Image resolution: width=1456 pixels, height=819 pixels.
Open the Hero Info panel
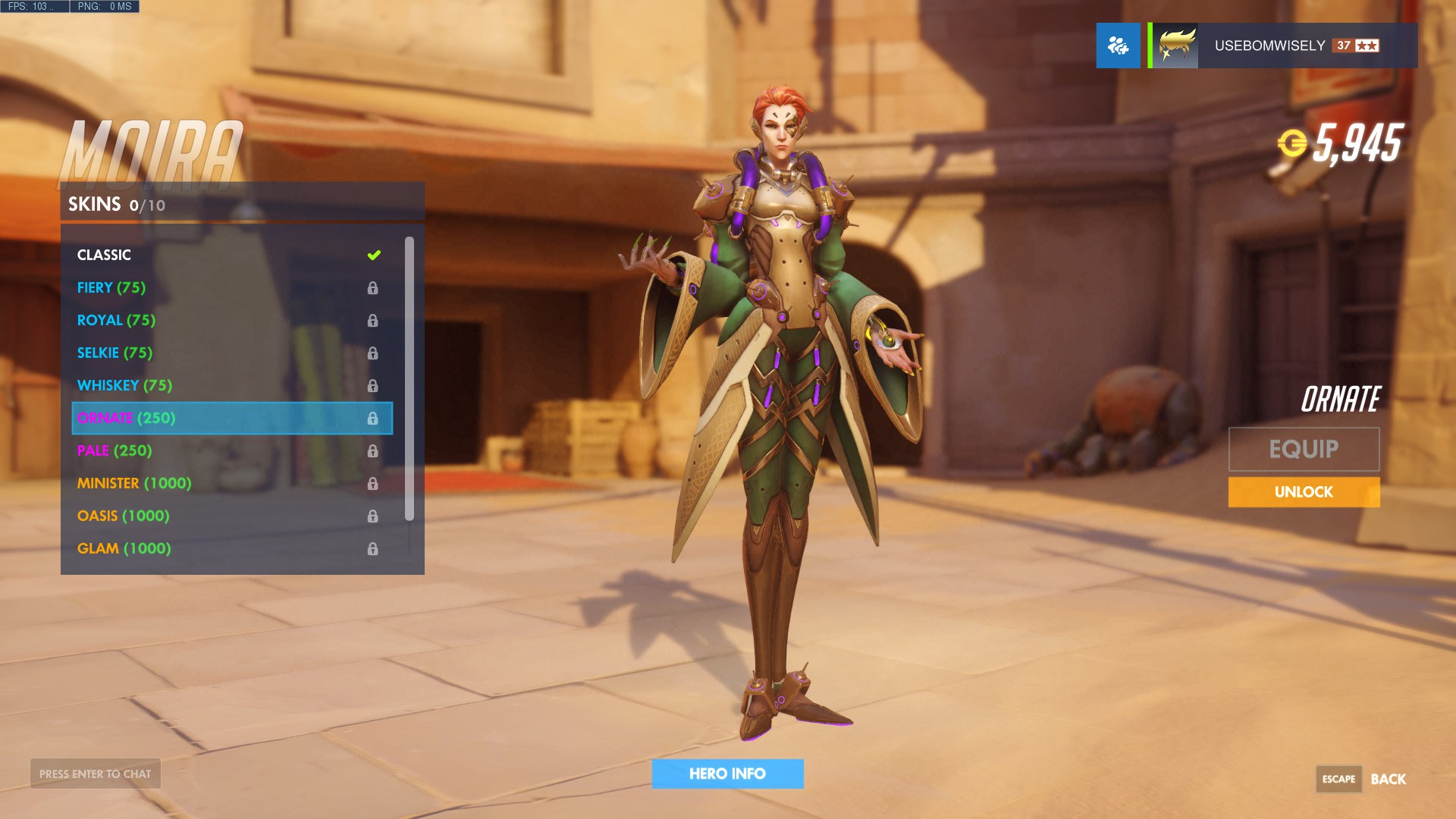tap(727, 773)
